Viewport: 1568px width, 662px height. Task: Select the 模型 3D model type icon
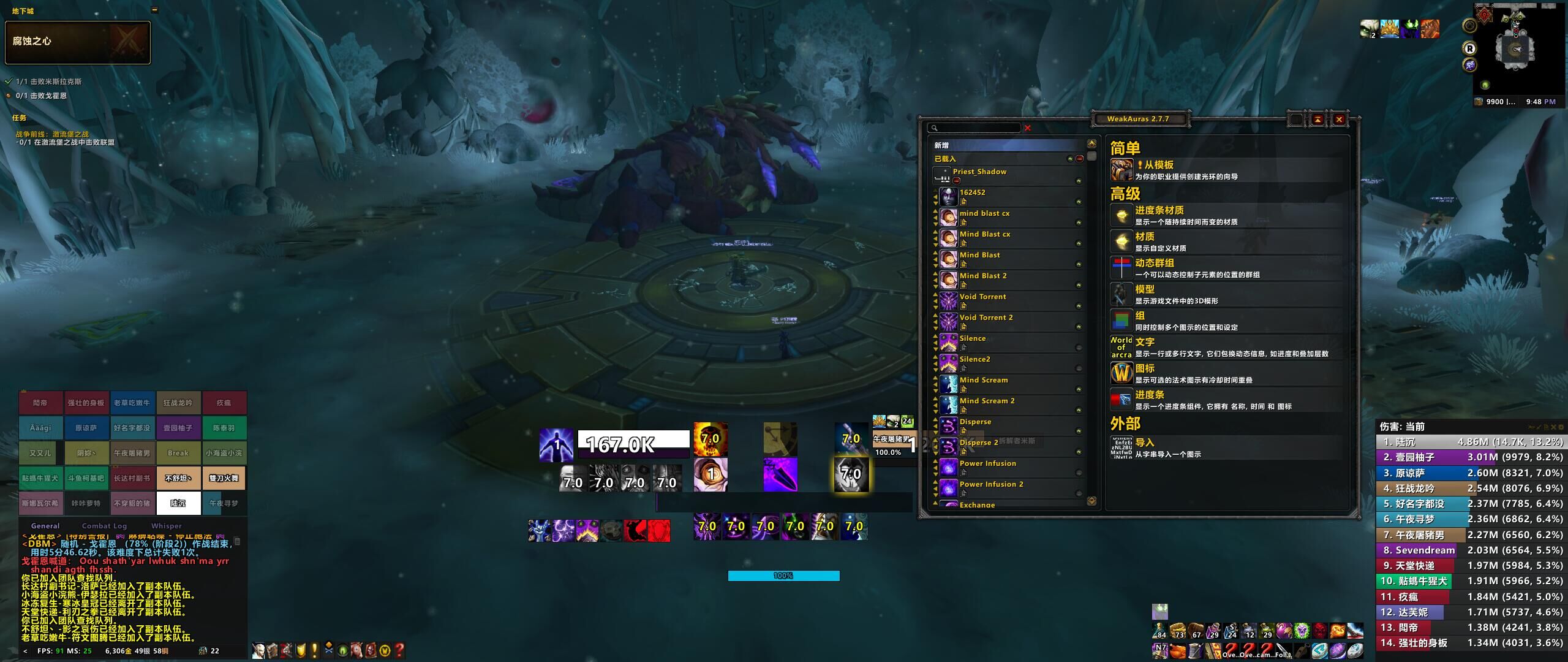coord(1121,295)
